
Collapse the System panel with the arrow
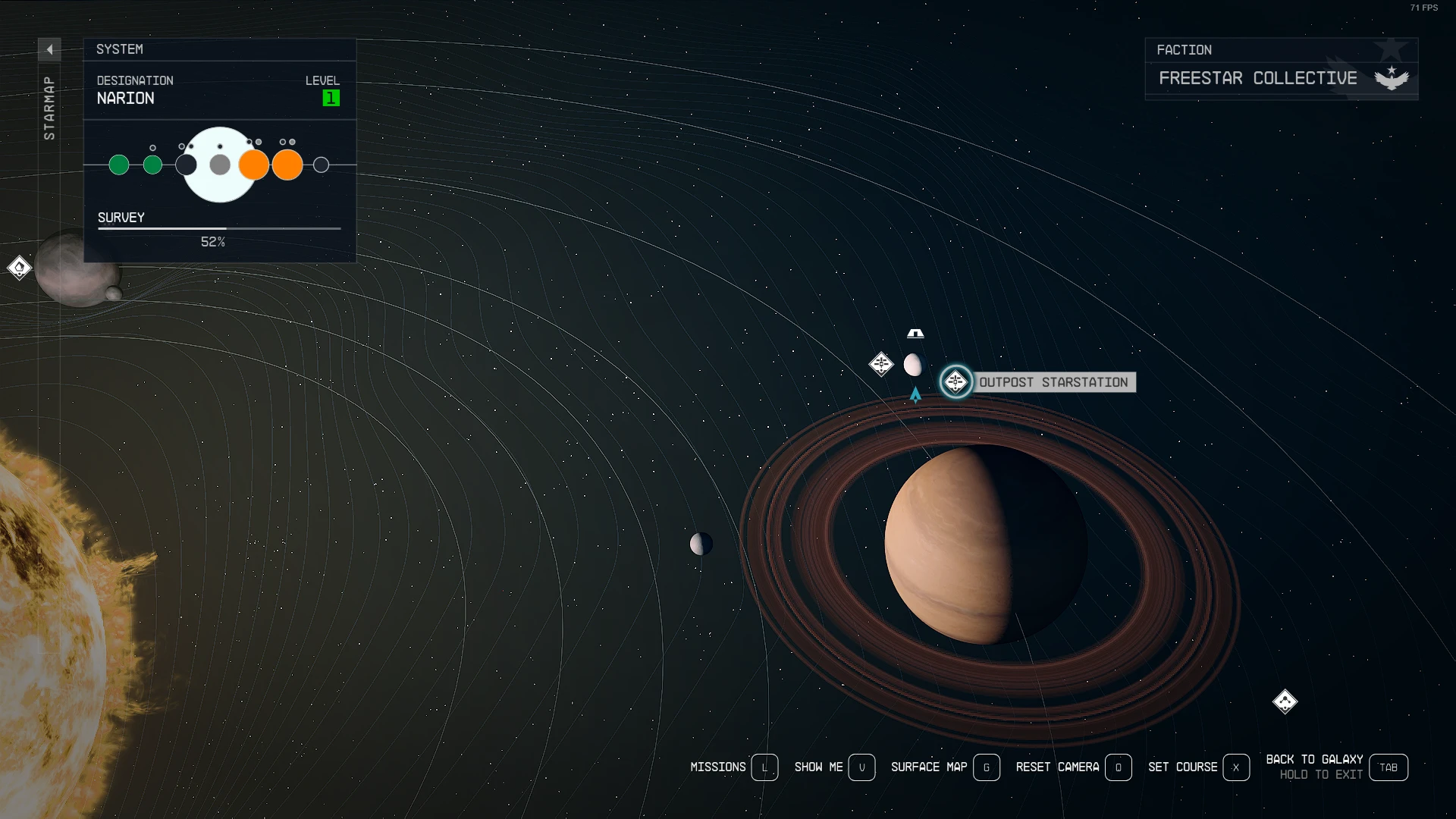click(x=49, y=49)
